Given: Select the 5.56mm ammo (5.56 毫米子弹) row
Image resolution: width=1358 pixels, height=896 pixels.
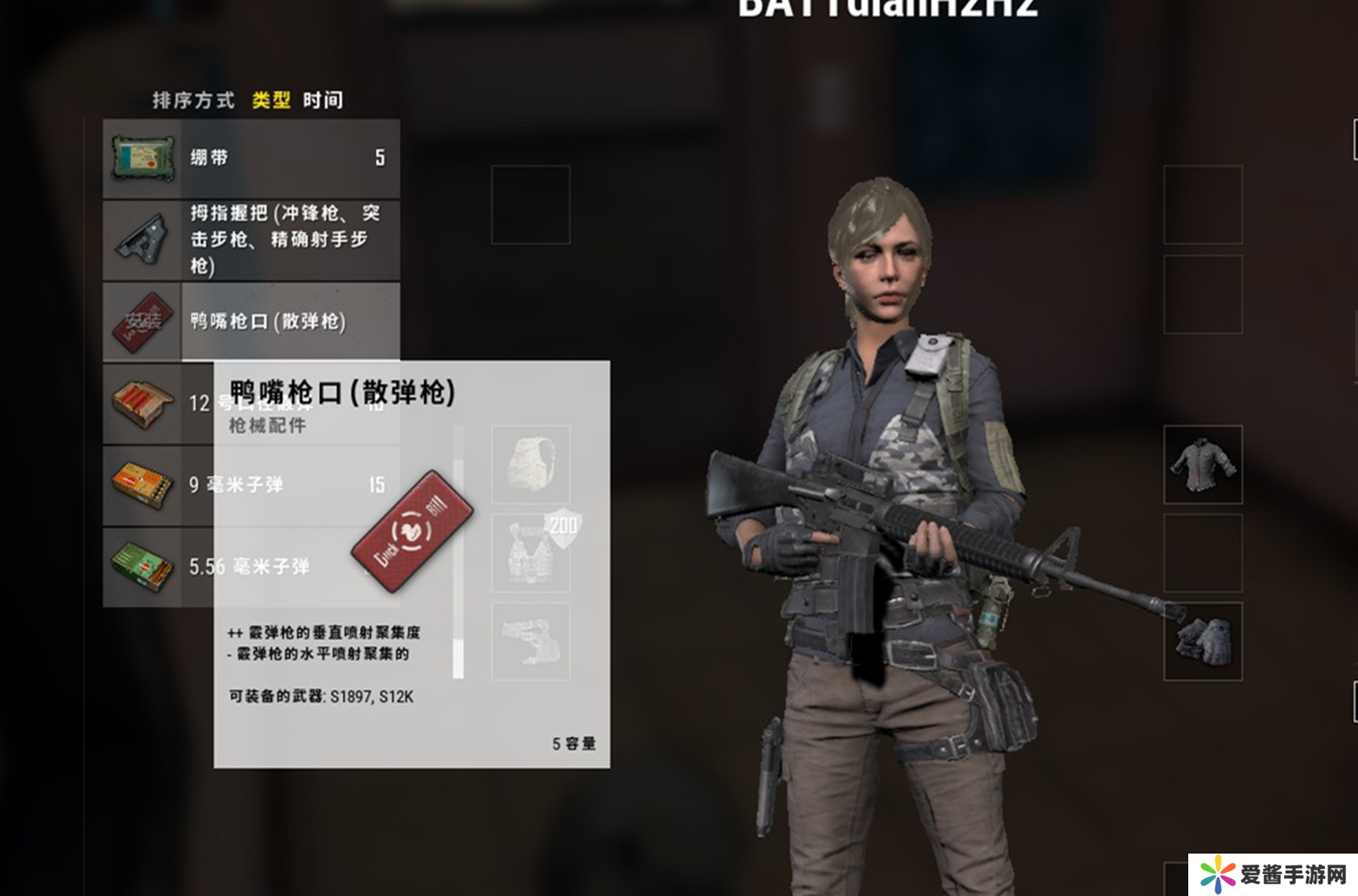Looking at the screenshot, I should point(157,566).
